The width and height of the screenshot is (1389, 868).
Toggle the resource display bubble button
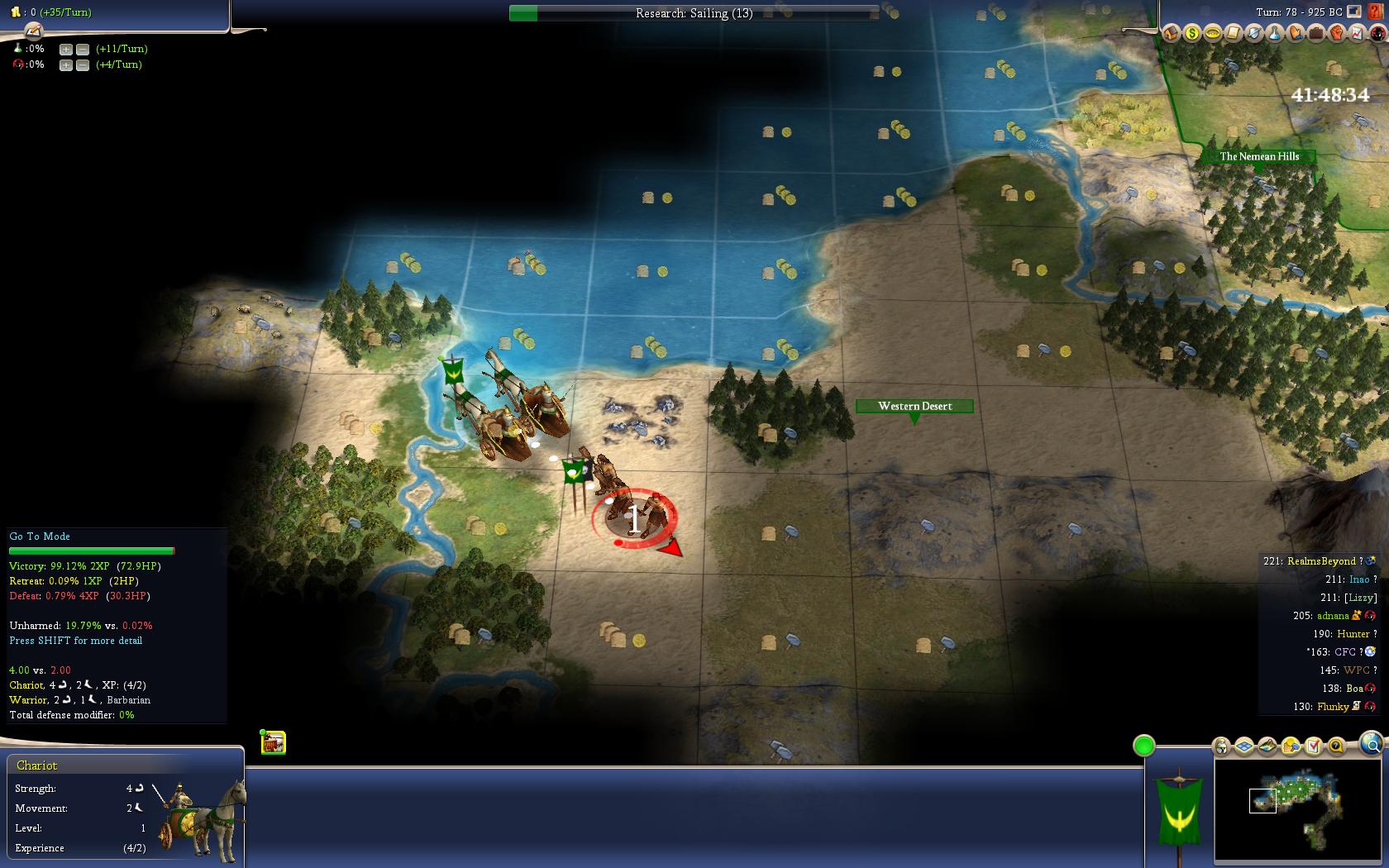(x=1291, y=746)
